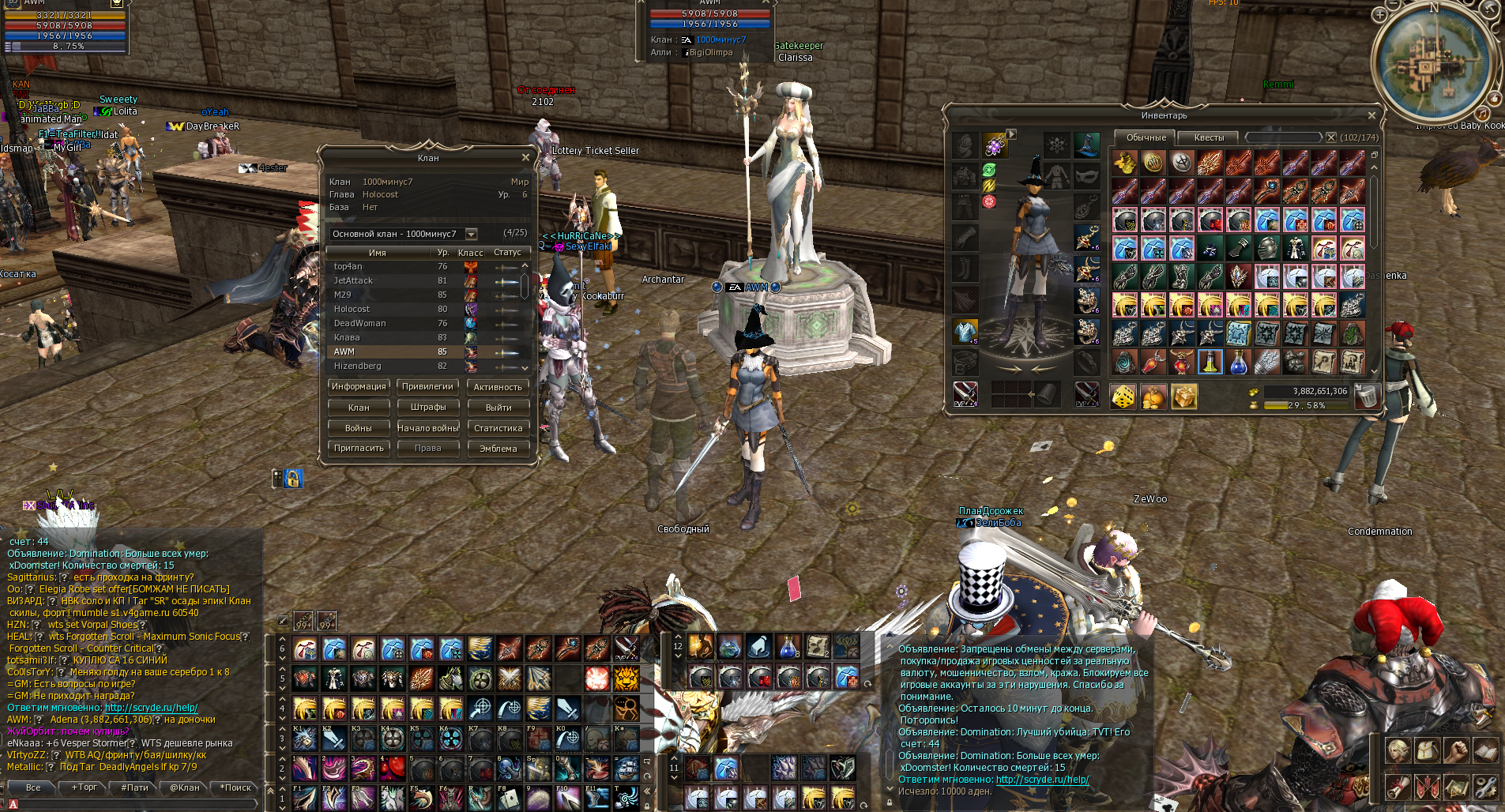Click the dice icon at inventory bottom
1505x812 pixels.
(x=1124, y=396)
